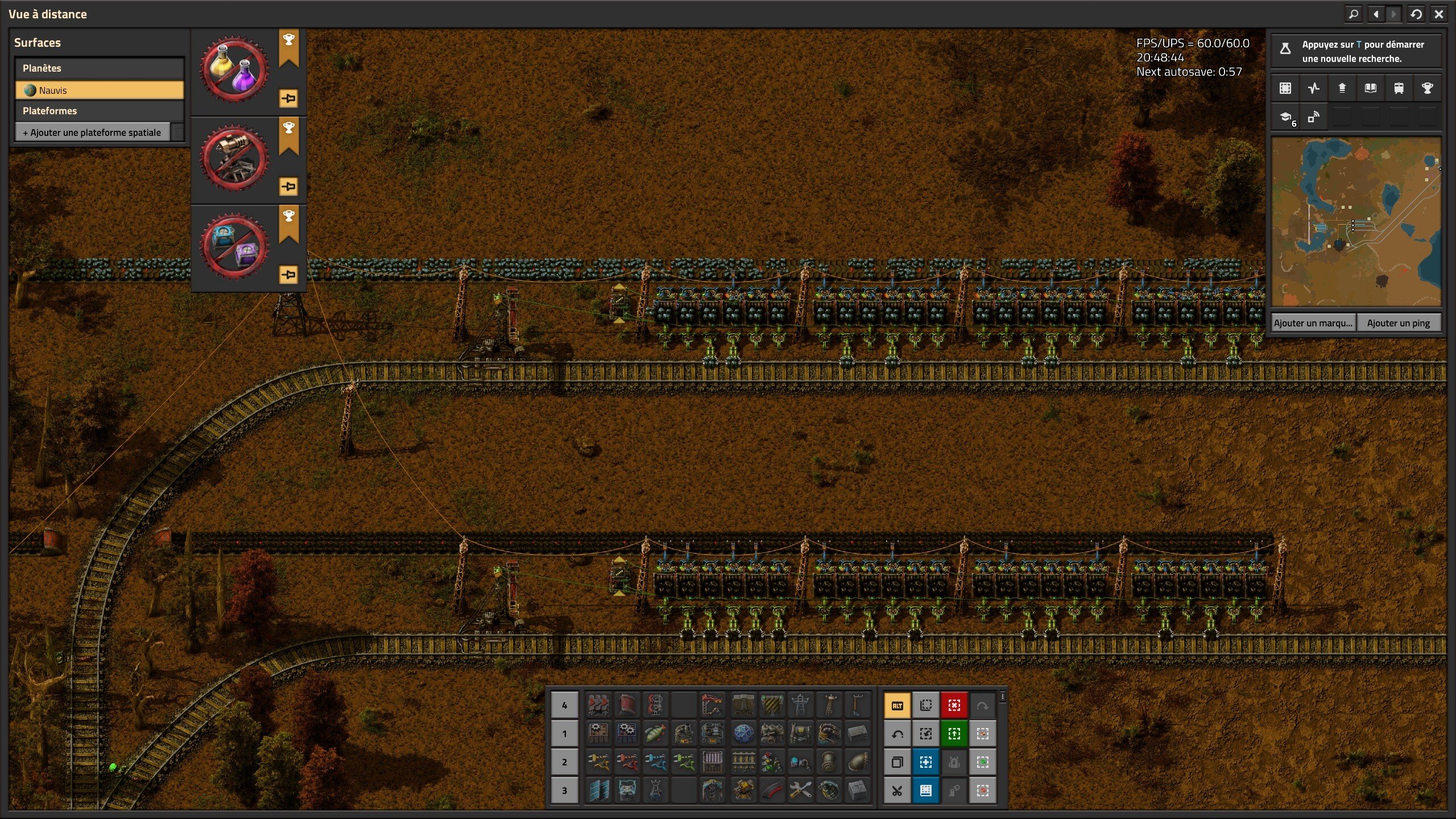Viewport: 1456px width, 819px height.
Task: Go back with the left arrow button
Action: pos(1376,14)
